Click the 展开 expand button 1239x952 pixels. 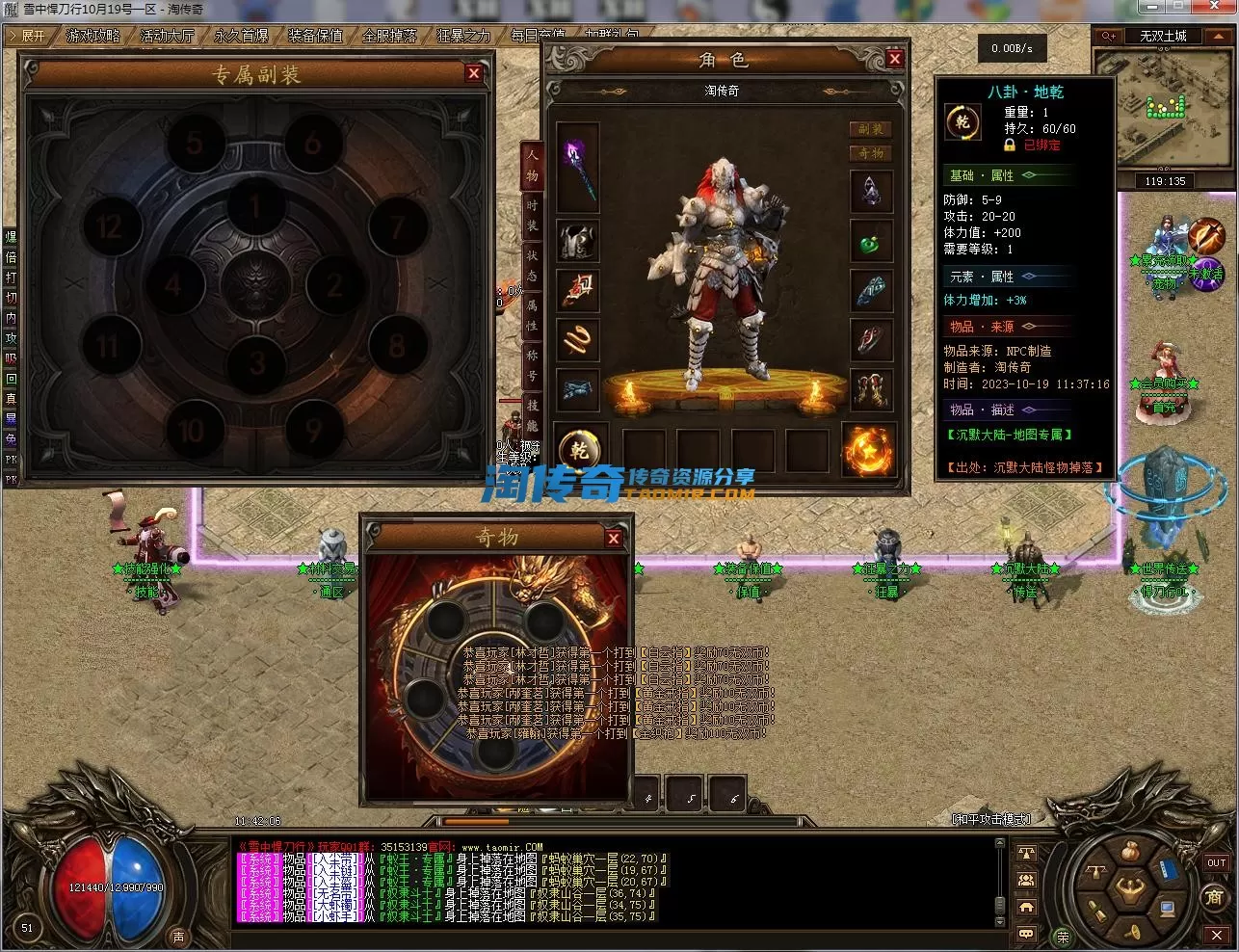(26, 36)
